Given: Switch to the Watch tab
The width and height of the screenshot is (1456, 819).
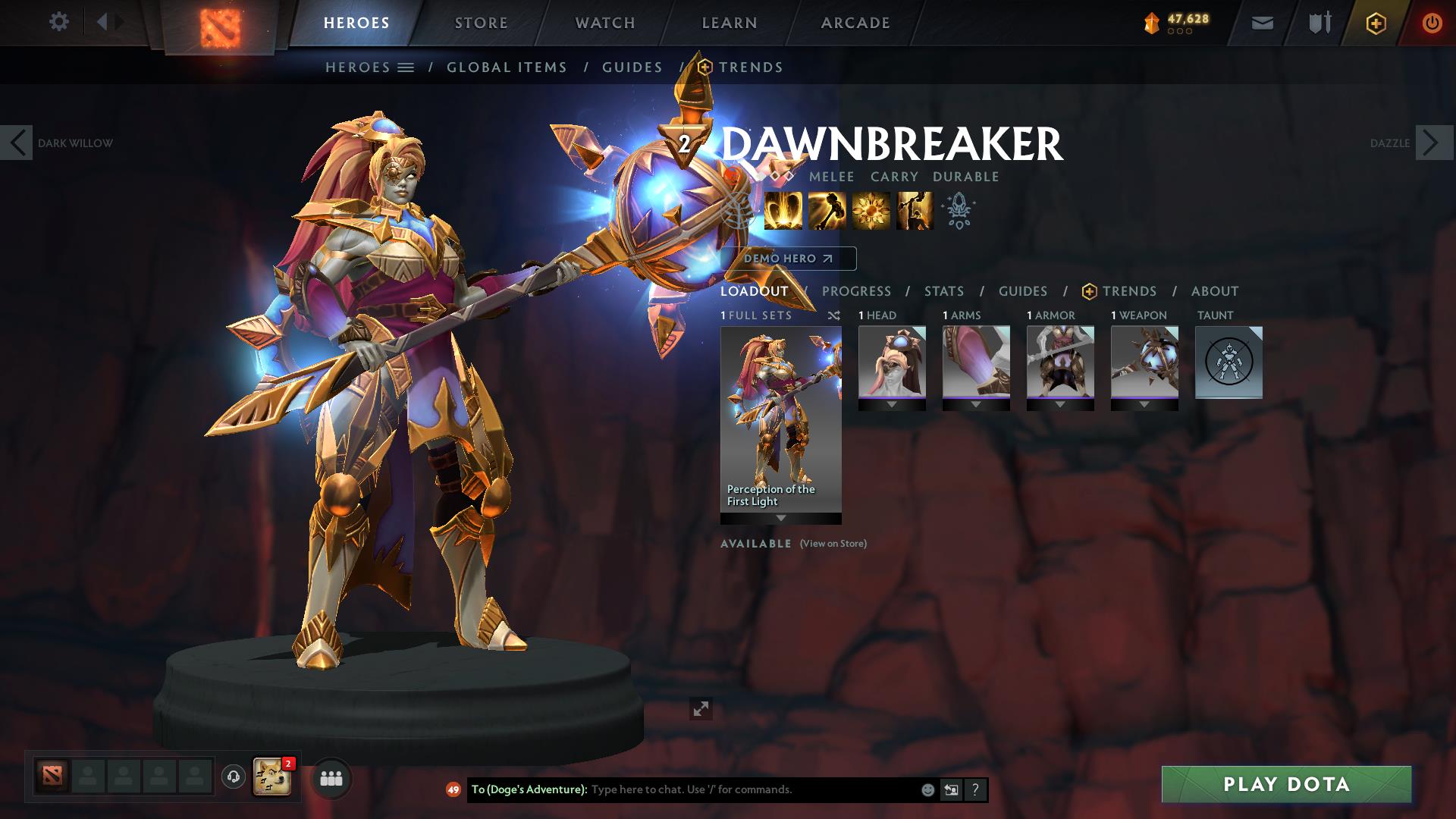Looking at the screenshot, I should coord(605,23).
